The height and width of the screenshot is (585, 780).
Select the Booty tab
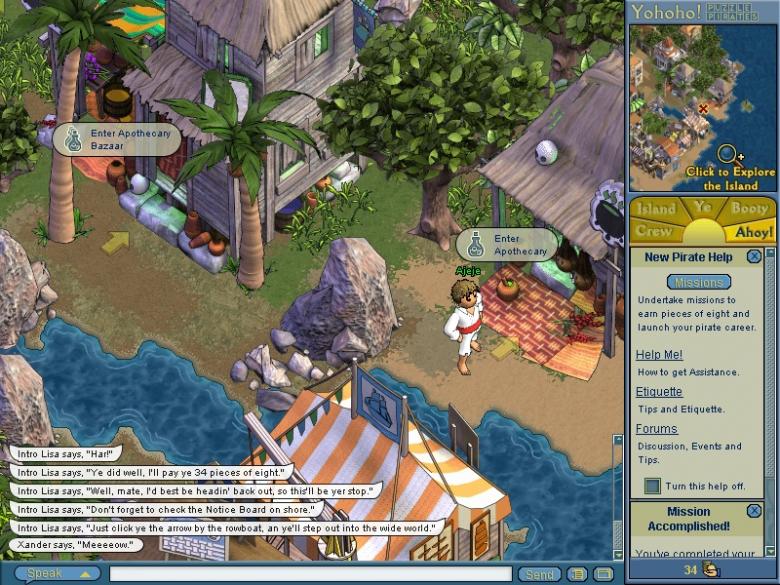[x=749, y=209]
